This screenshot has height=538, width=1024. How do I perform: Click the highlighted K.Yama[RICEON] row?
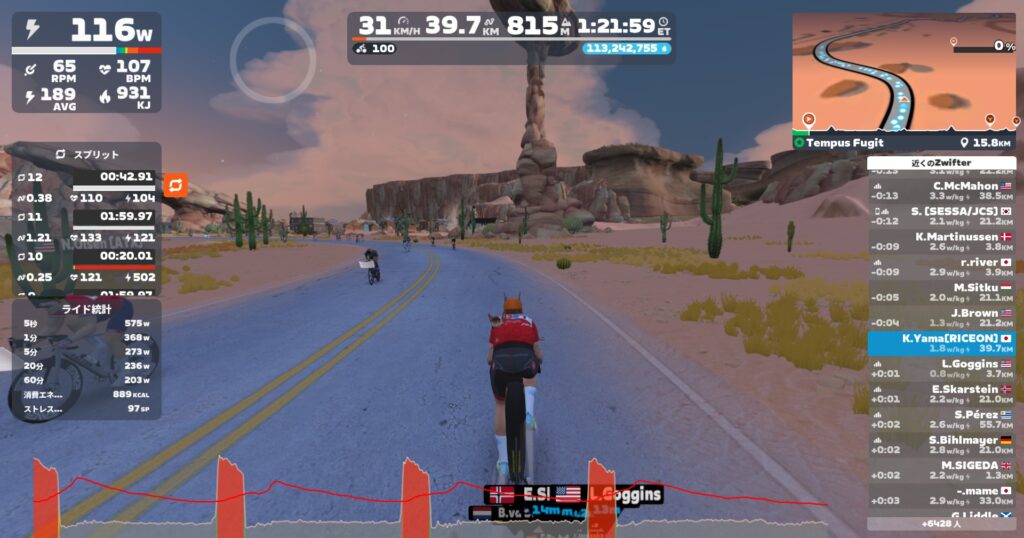(x=941, y=343)
